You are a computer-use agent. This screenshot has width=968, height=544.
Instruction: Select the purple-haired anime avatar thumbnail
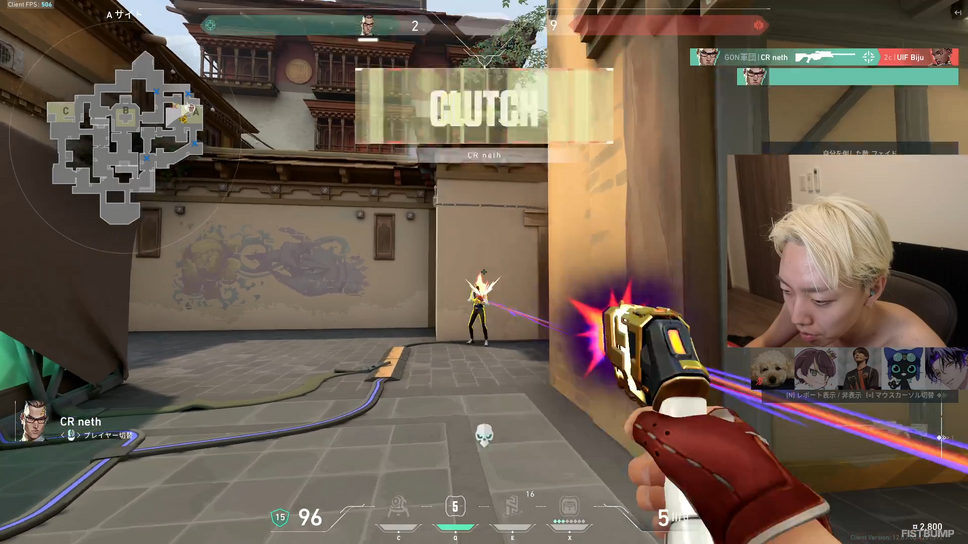click(x=945, y=367)
